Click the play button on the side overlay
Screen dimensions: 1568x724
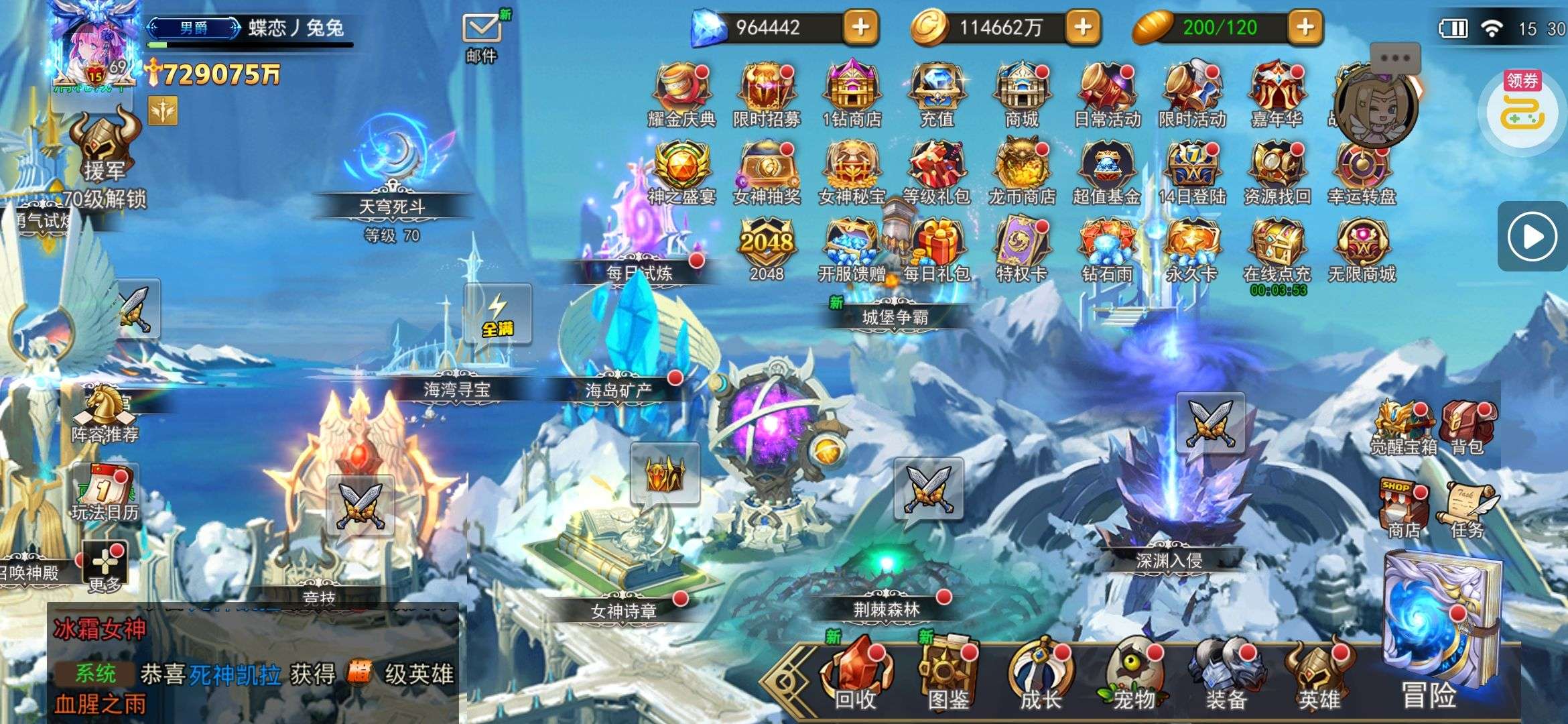tap(1532, 236)
